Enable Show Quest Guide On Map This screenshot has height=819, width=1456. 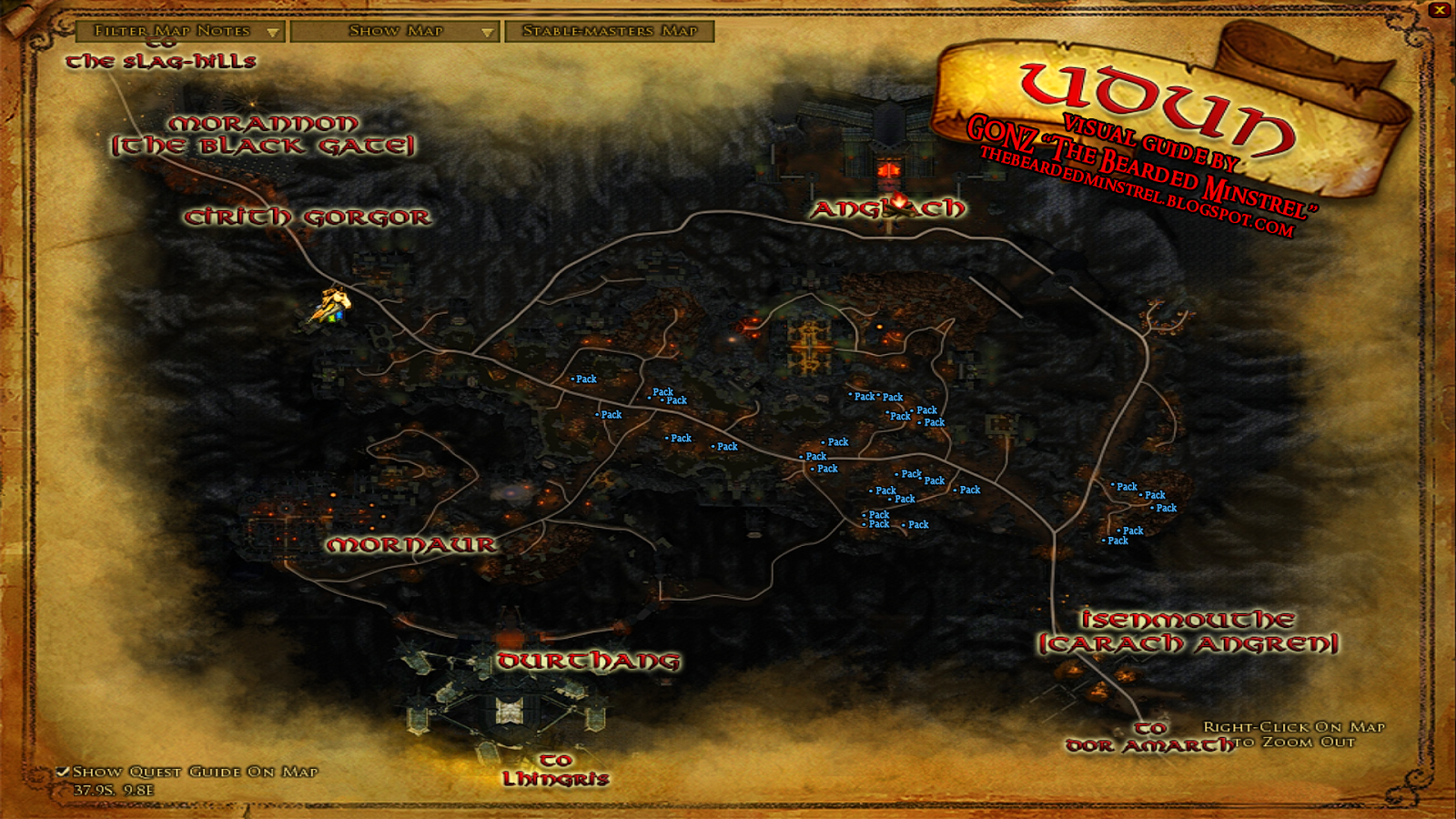62,771
